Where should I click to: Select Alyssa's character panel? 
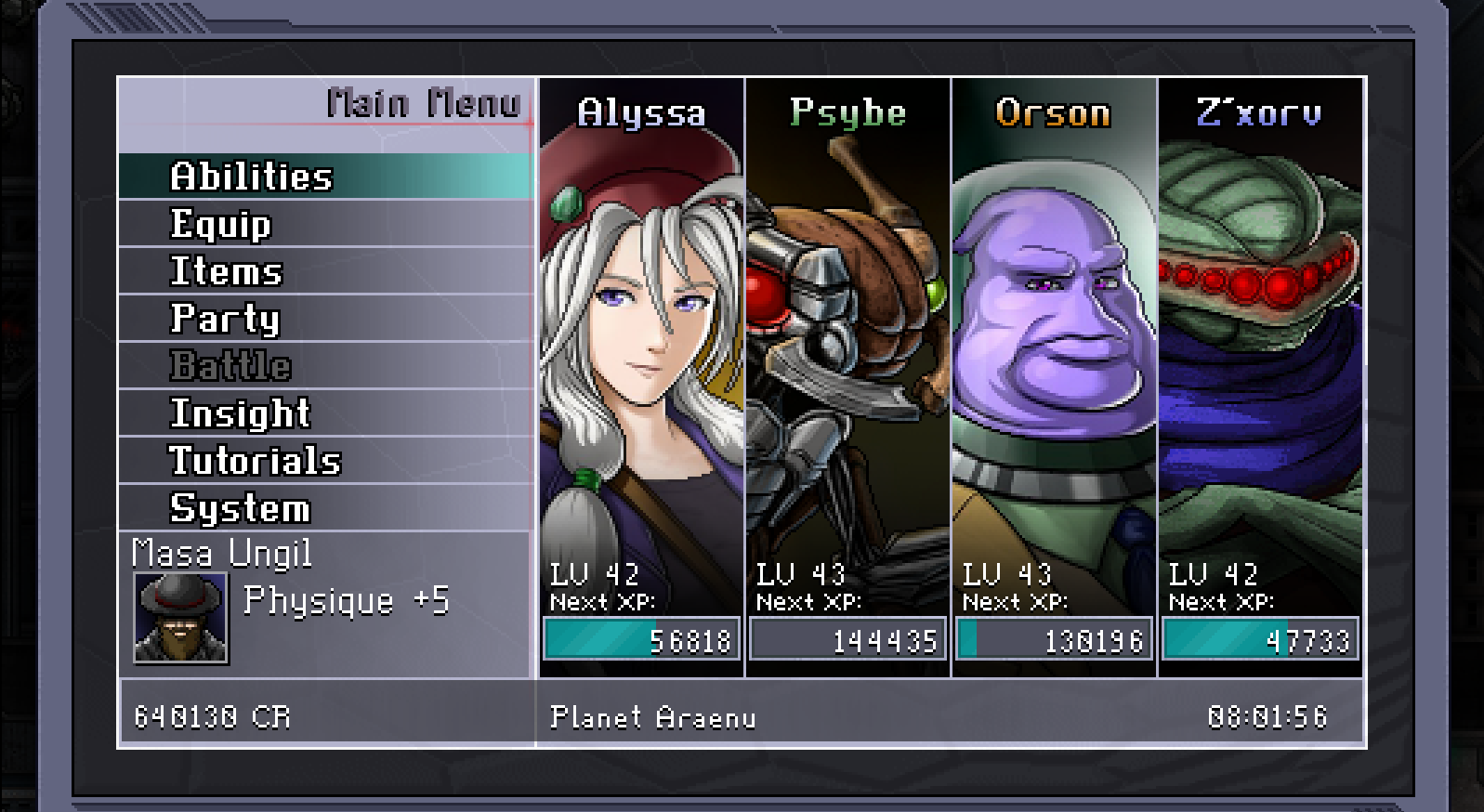click(x=641, y=353)
